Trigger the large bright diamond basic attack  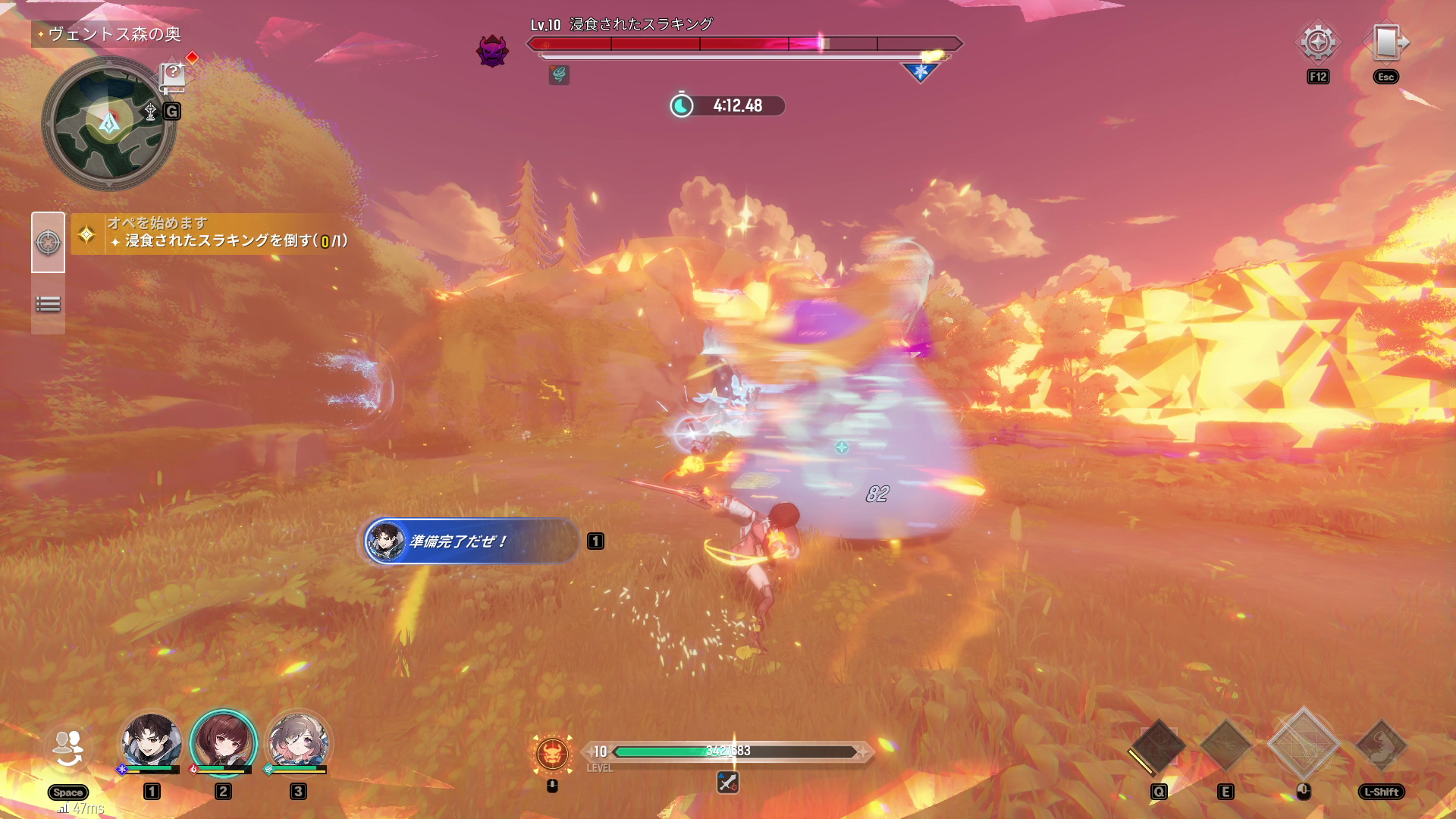1304,745
